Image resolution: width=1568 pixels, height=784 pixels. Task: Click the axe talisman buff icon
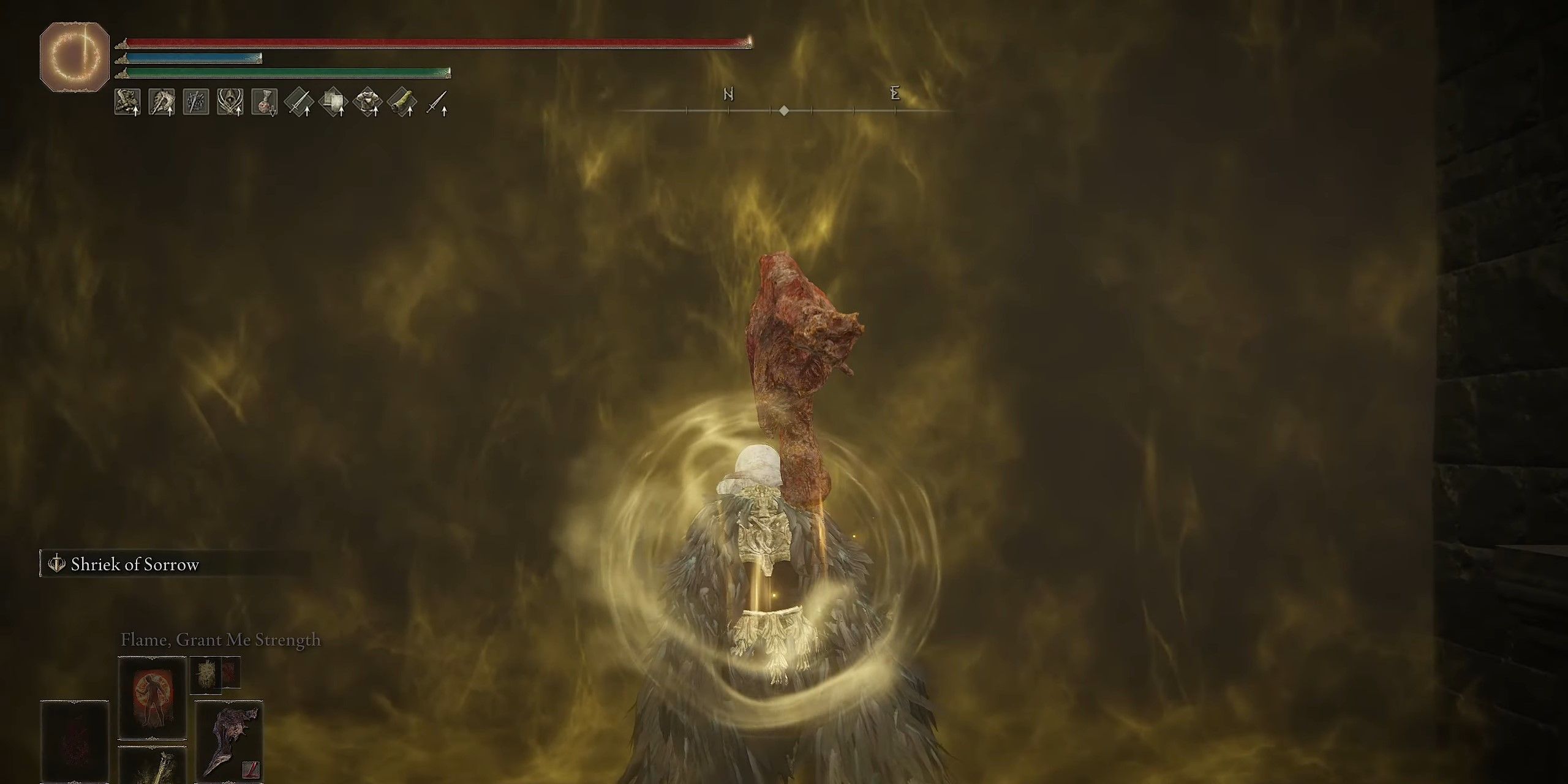click(x=162, y=103)
